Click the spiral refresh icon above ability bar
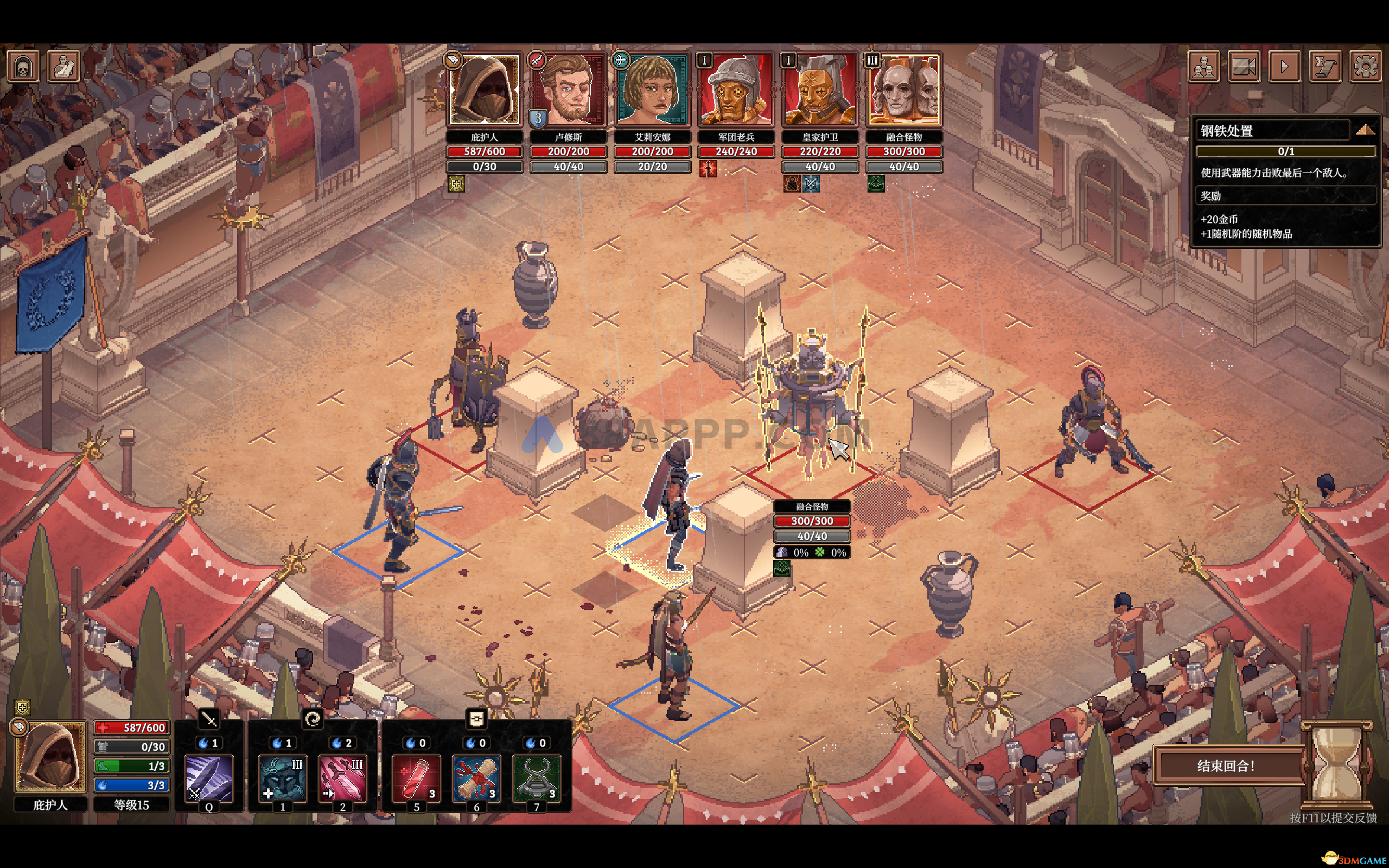The width and height of the screenshot is (1389, 868). tap(315, 721)
